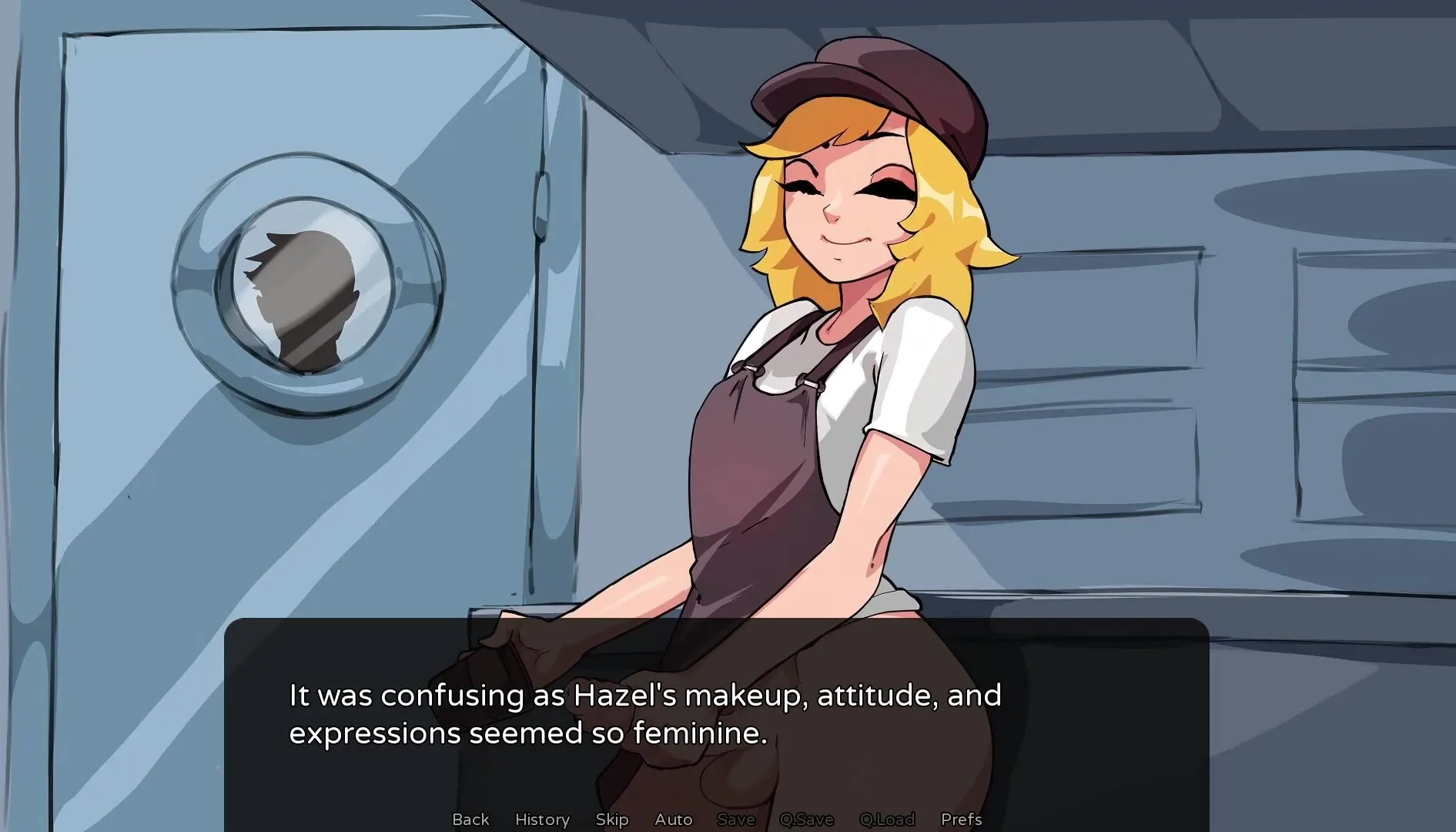1456x832 pixels.
Task: Toggle Auto-advance dialogue
Action: 674,819
